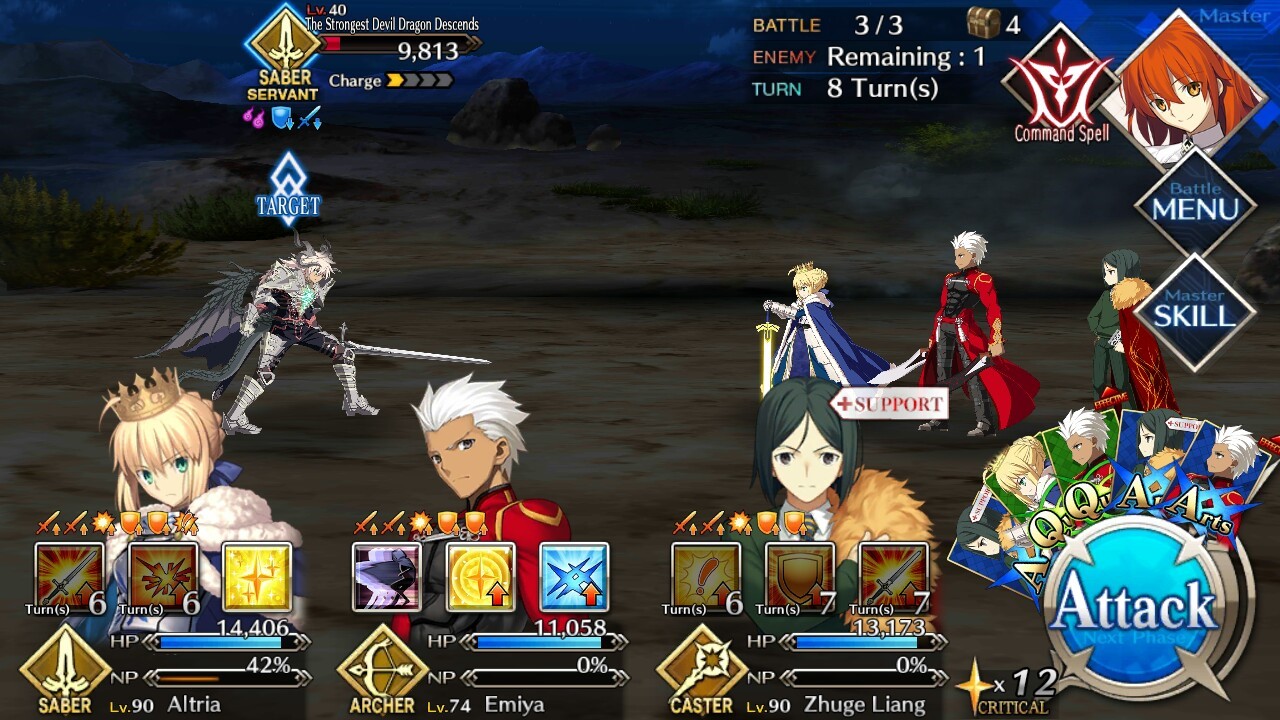Activate Altria's glowing golden sparkle skill

(x=257, y=577)
